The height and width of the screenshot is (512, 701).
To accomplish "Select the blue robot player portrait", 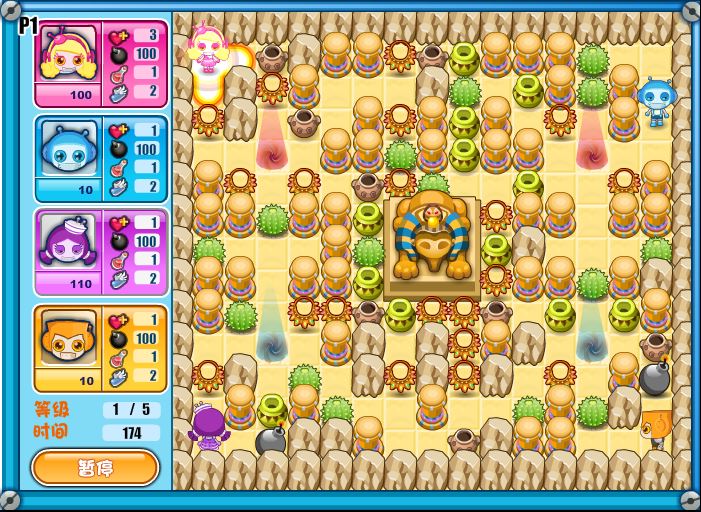I will pyautogui.click(x=67, y=149).
